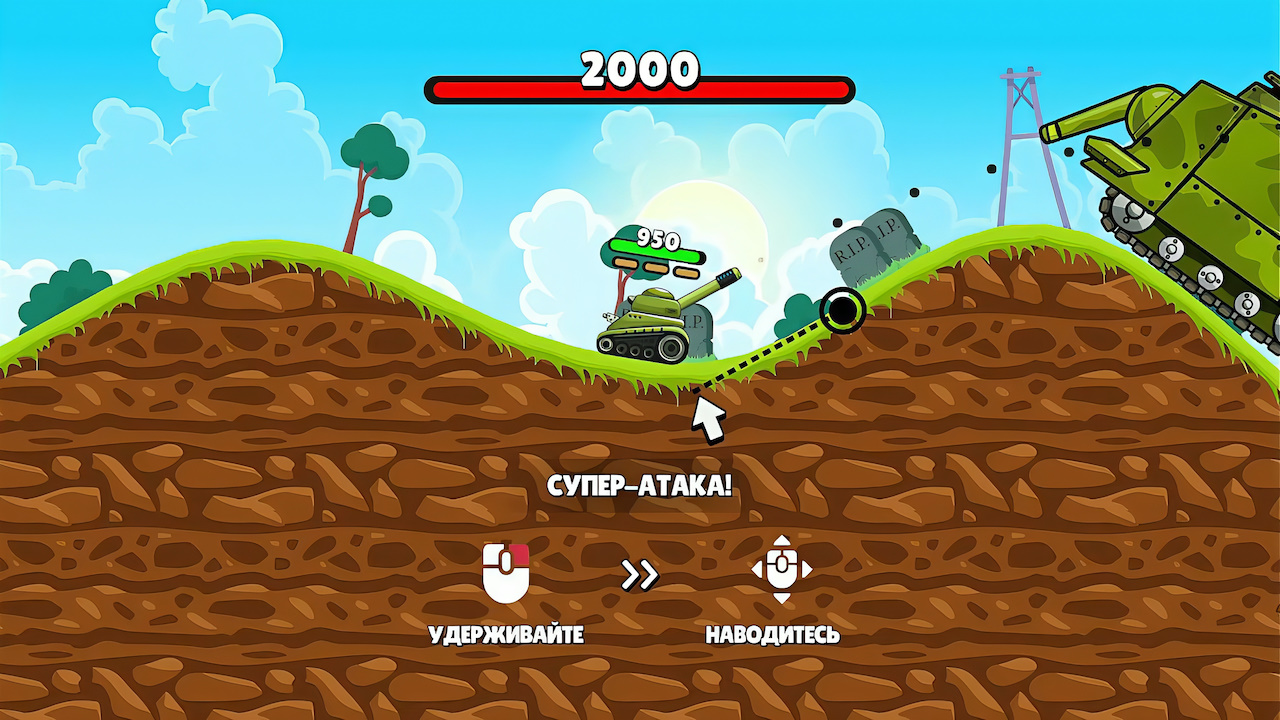Click the НАВОДИТЕСЬ label
Image resolution: width=1280 pixels, height=720 pixels.
775,632
